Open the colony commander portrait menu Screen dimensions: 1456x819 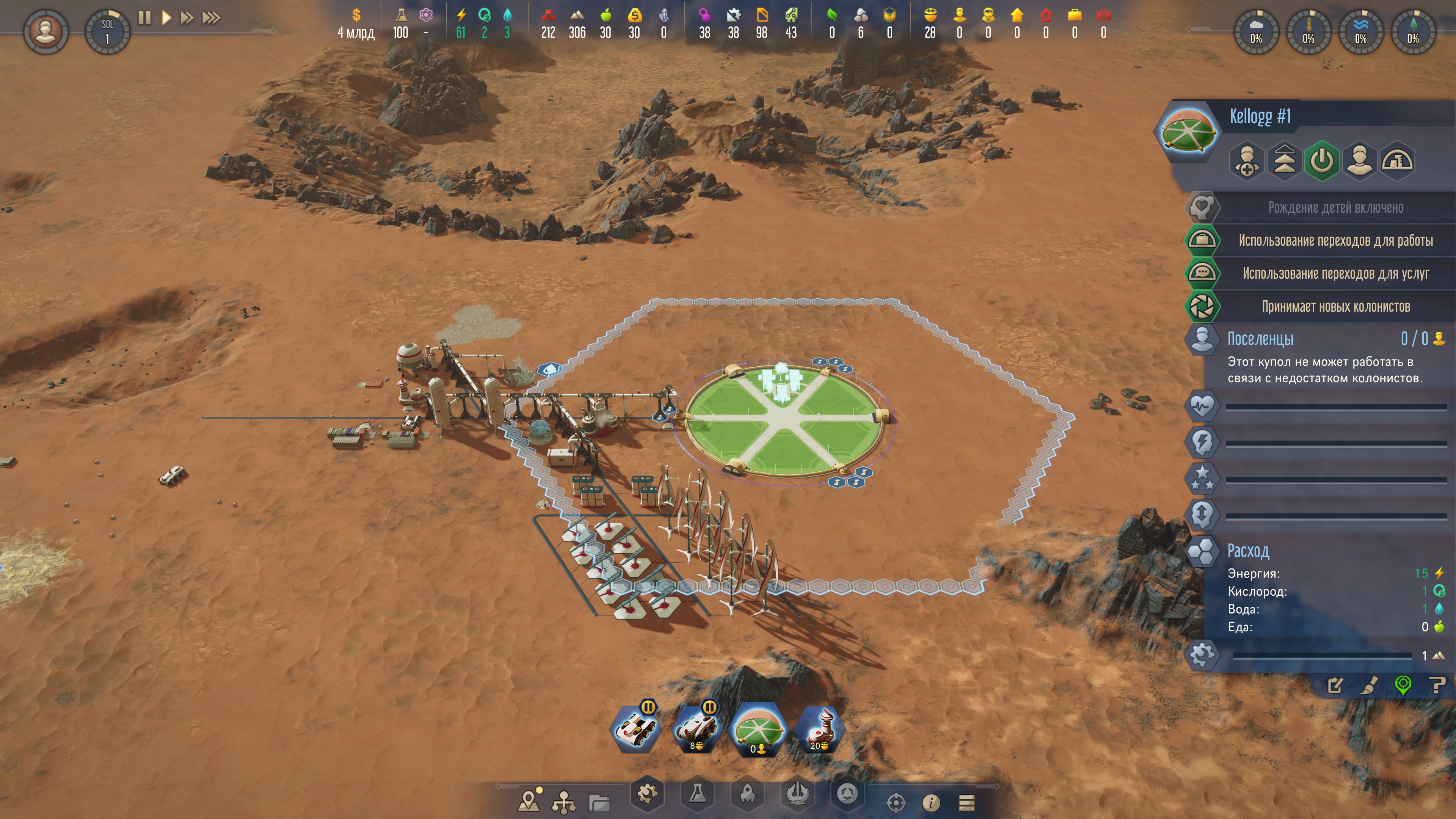point(46,31)
